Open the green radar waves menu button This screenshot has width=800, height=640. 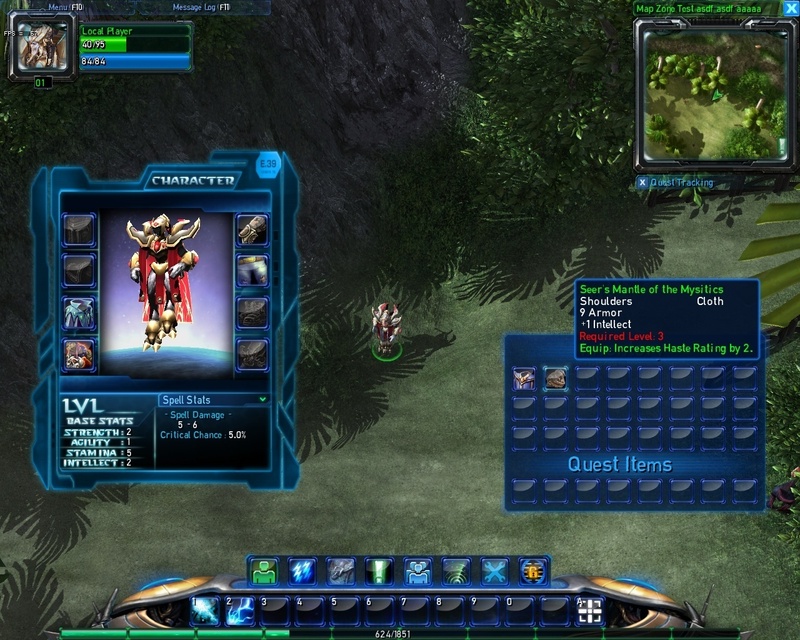pyautogui.click(x=456, y=571)
